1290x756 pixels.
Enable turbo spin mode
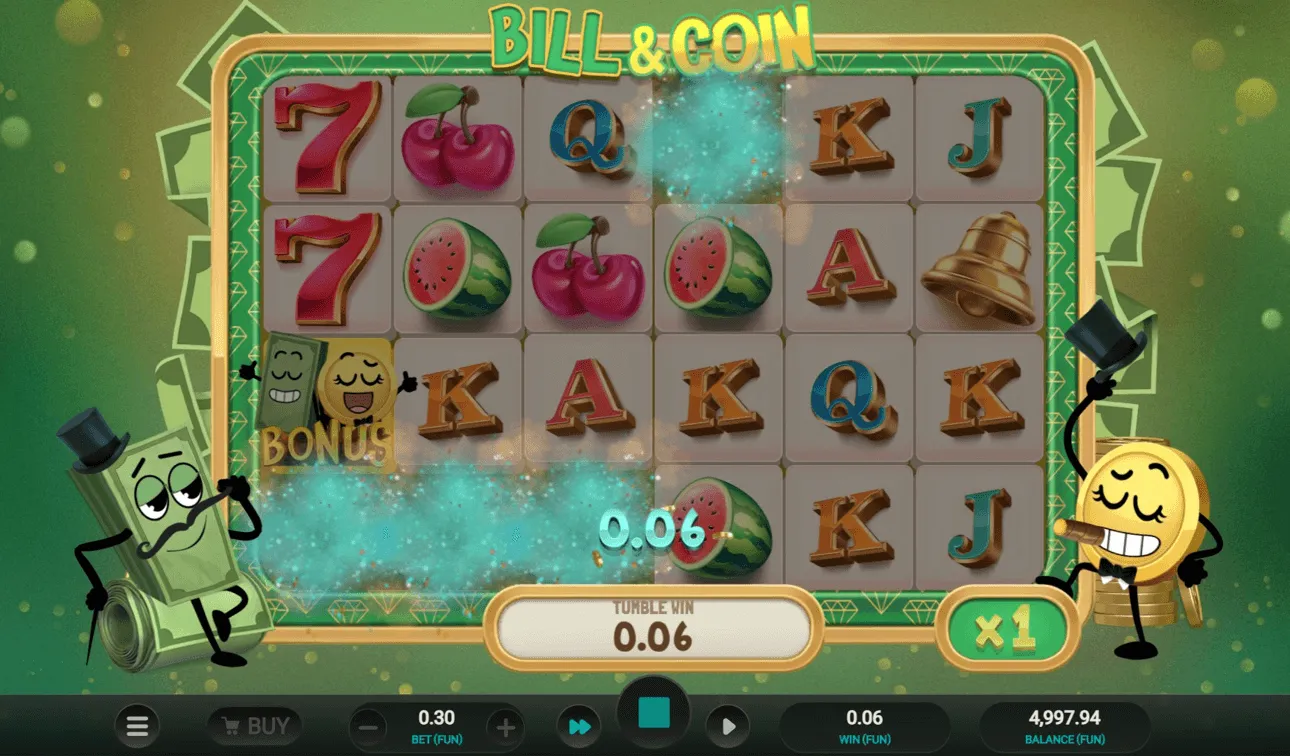pyautogui.click(x=578, y=725)
